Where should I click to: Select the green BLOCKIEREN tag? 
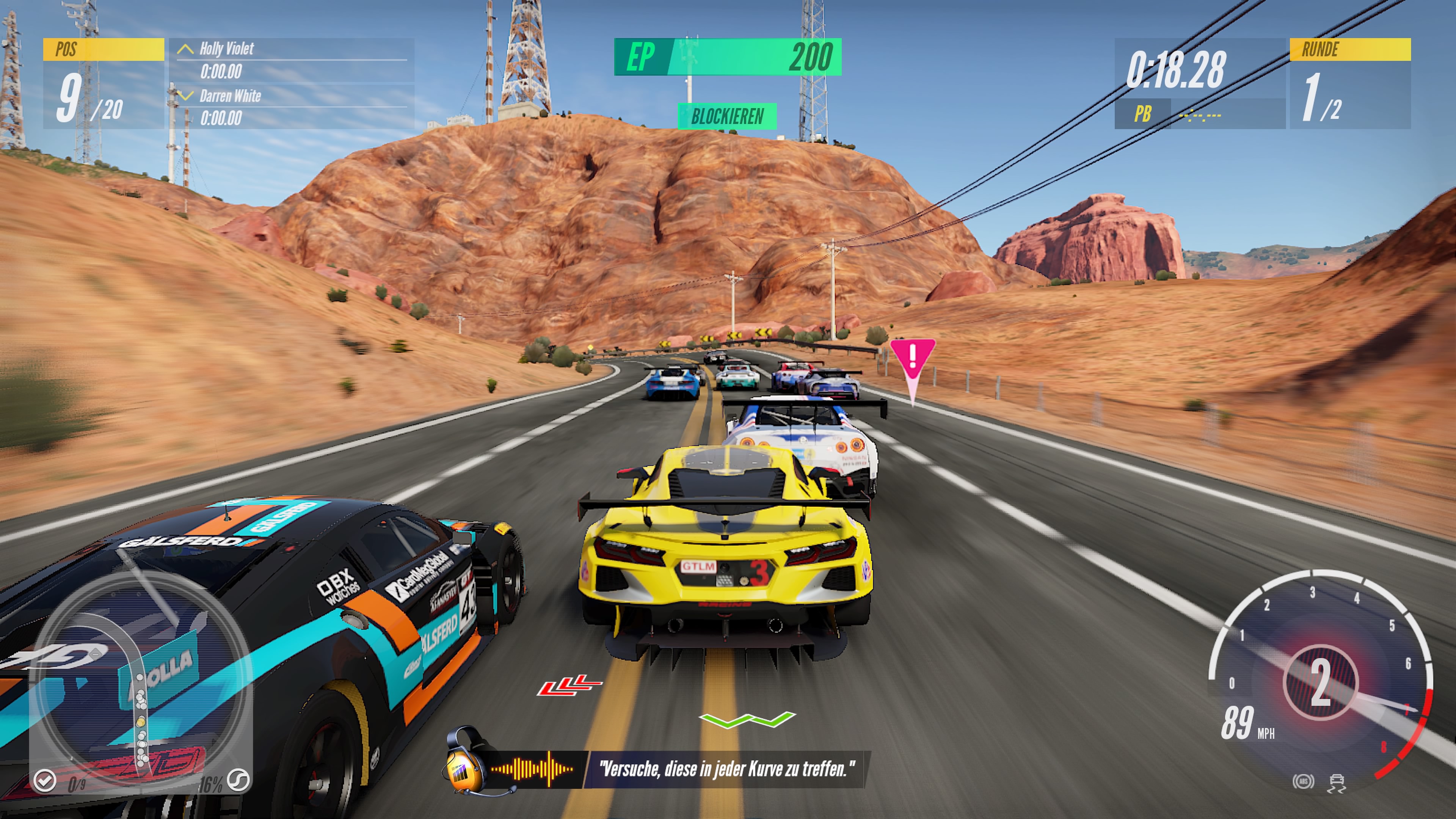[x=728, y=116]
